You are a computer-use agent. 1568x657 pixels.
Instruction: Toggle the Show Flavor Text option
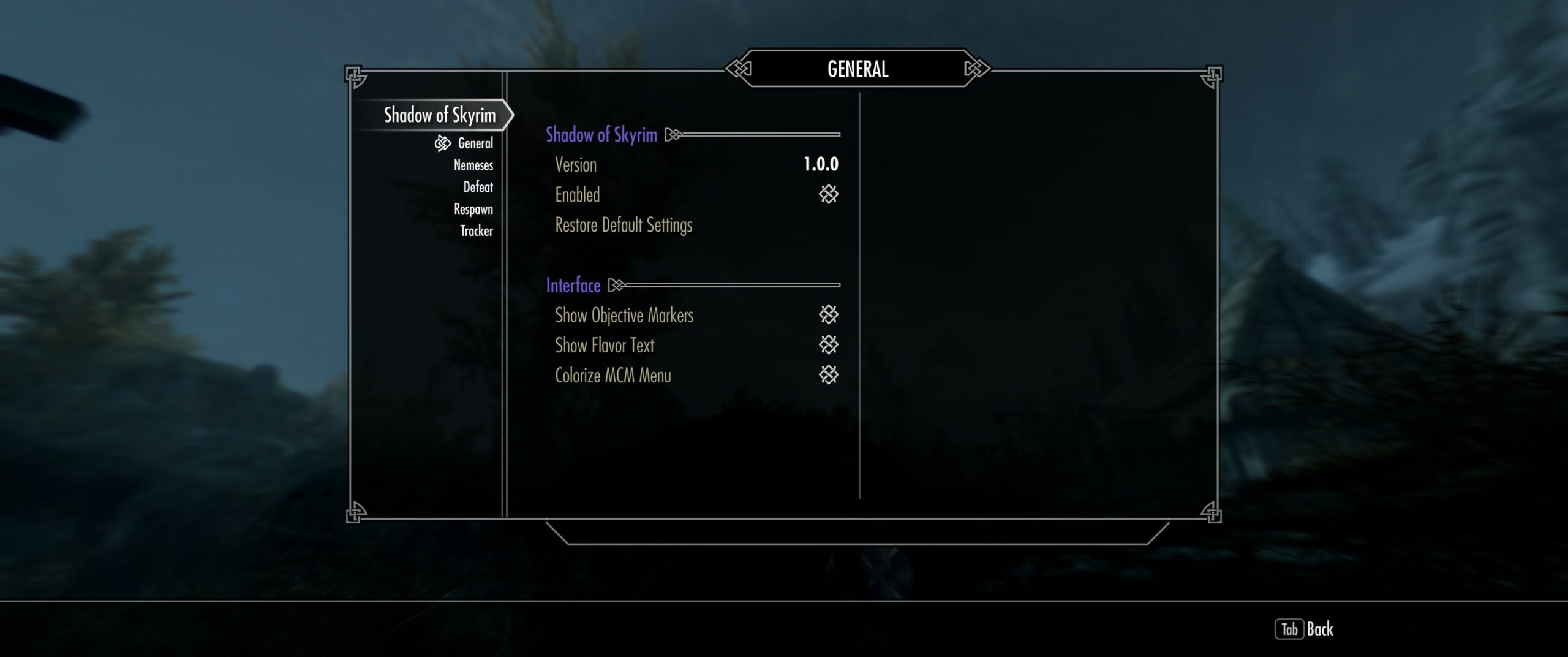pos(828,345)
